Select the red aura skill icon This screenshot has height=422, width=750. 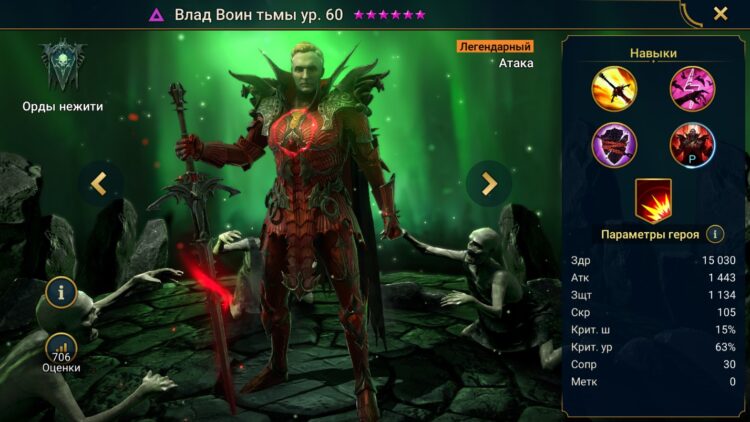(x=653, y=199)
